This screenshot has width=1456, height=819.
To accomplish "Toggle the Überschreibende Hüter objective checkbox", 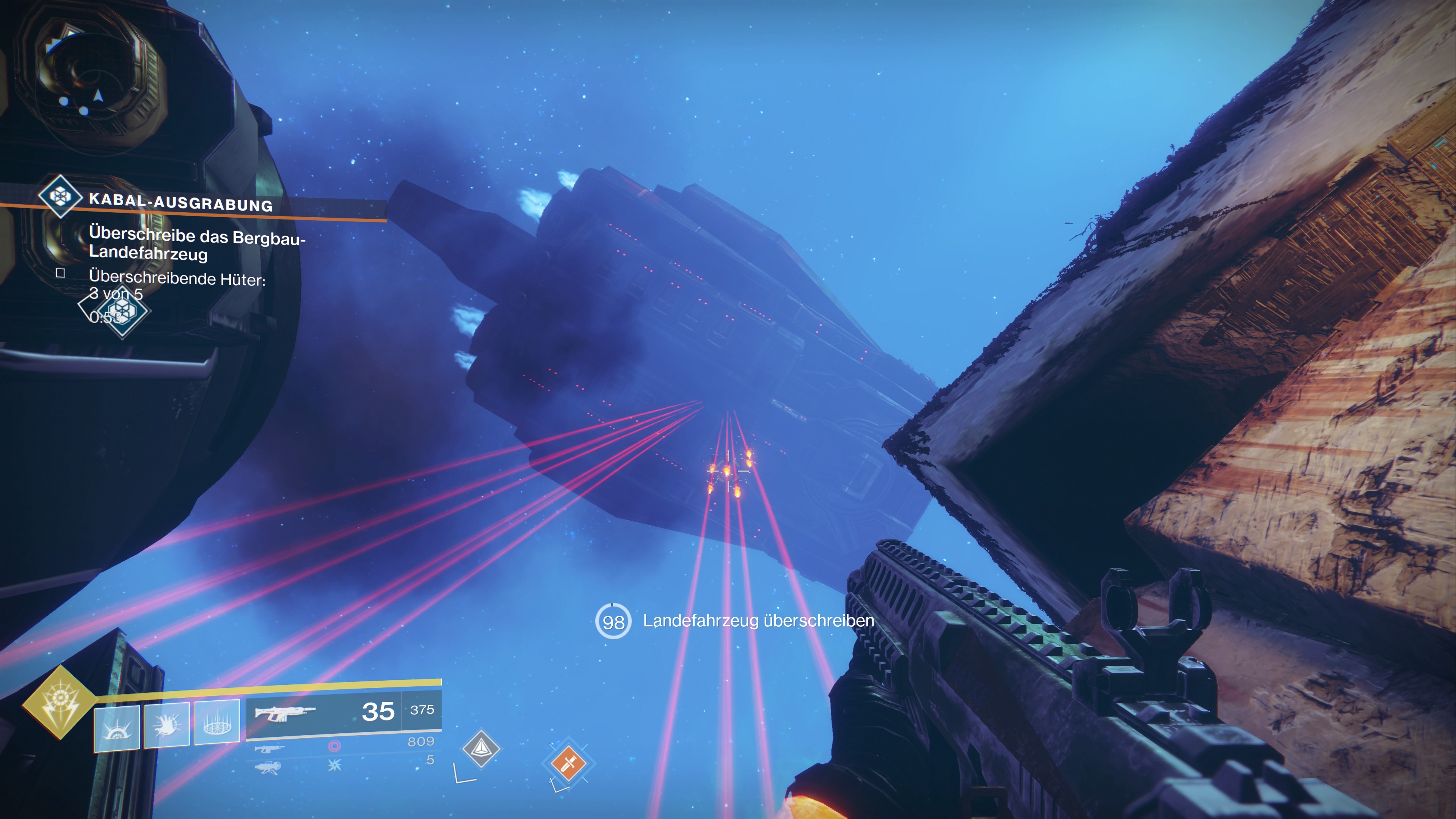I will [x=61, y=273].
